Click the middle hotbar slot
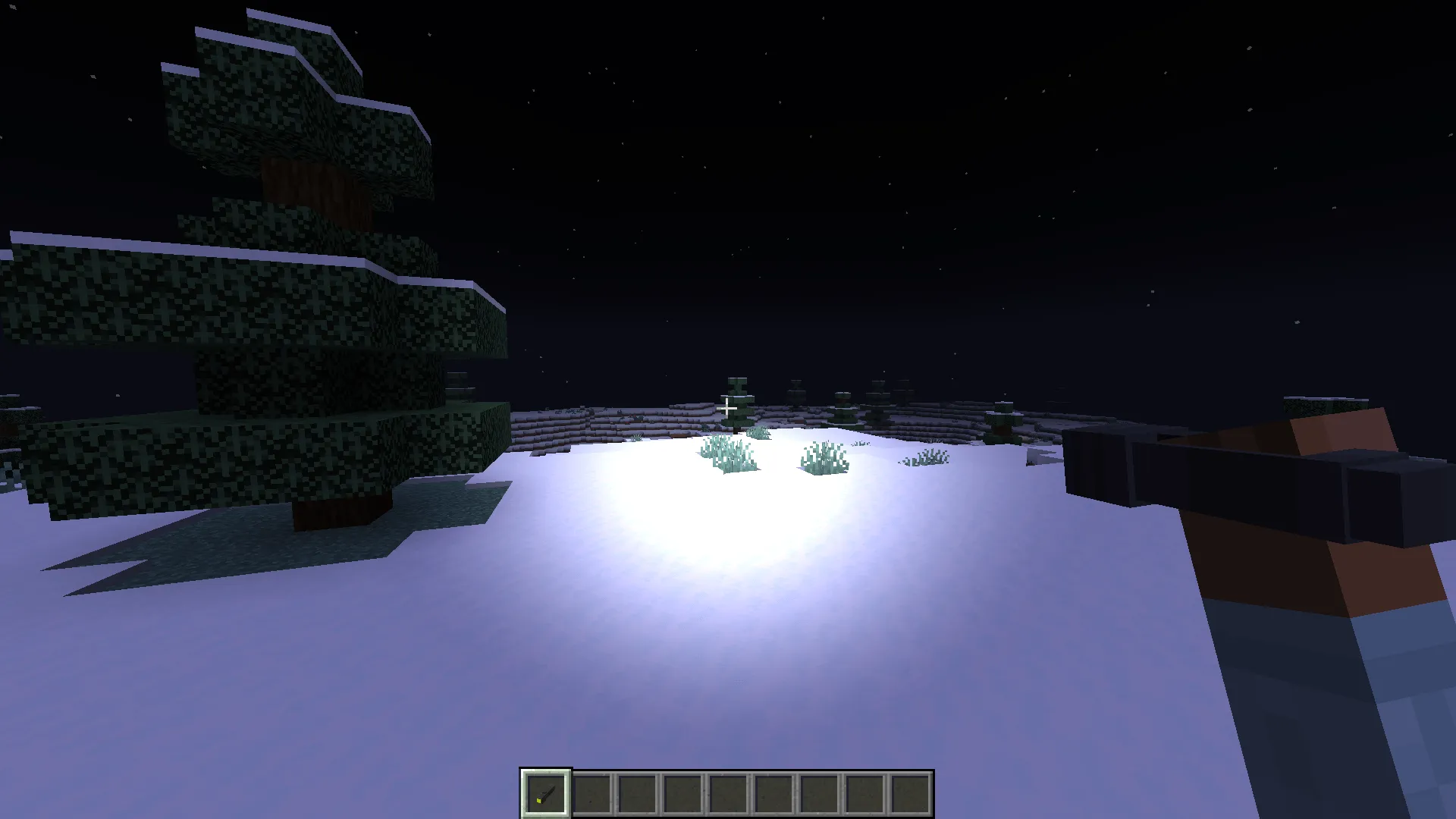The width and height of the screenshot is (1456, 819). [x=729, y=793]
